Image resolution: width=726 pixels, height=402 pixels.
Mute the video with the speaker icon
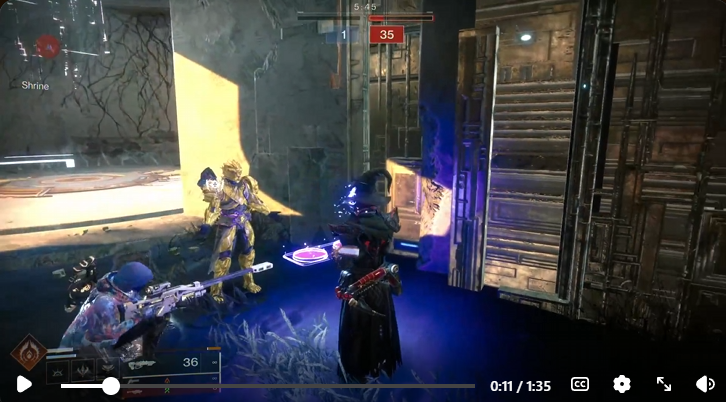click(704, 384)
